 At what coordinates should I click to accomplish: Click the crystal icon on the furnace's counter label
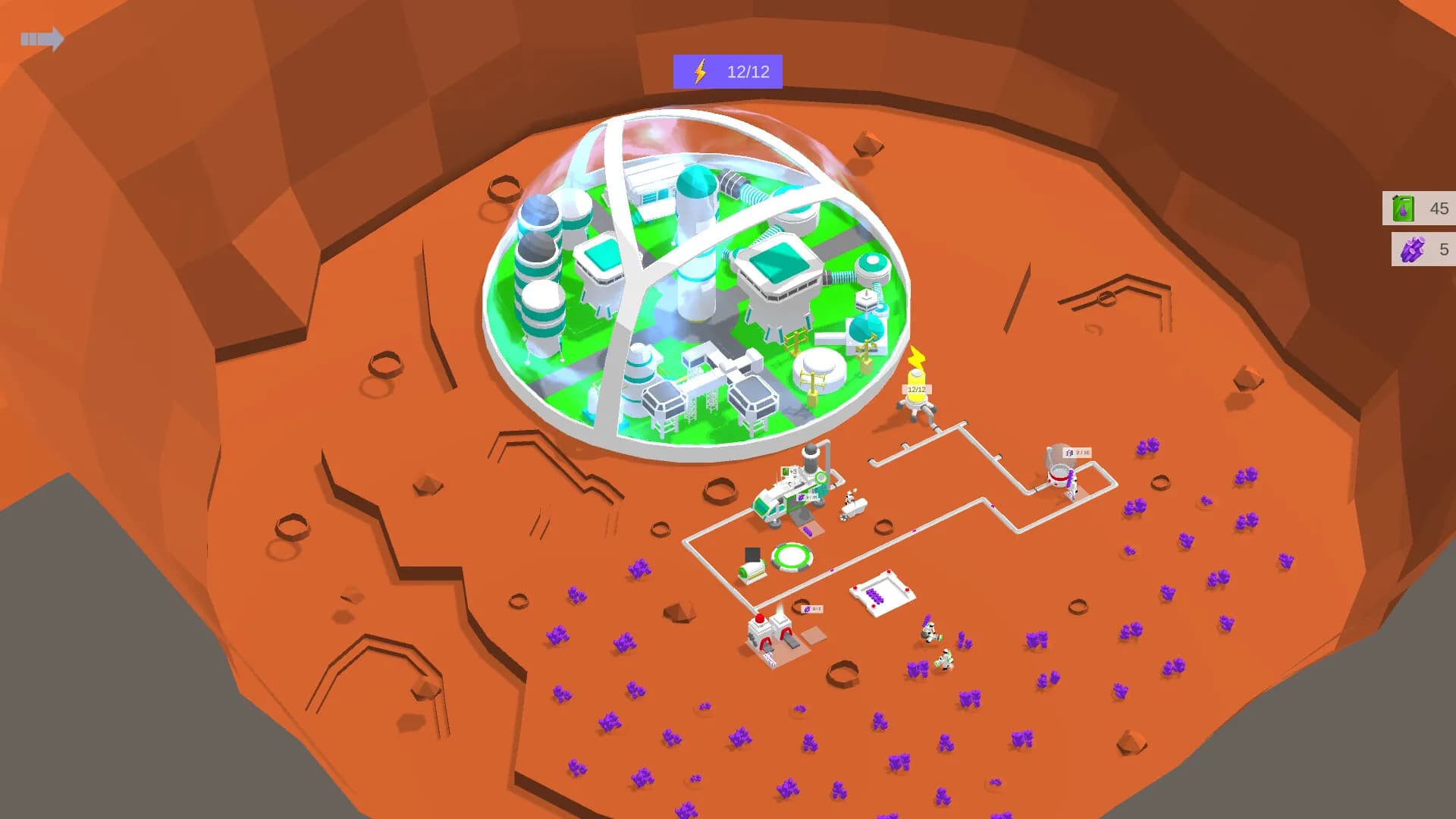[806, 608]
